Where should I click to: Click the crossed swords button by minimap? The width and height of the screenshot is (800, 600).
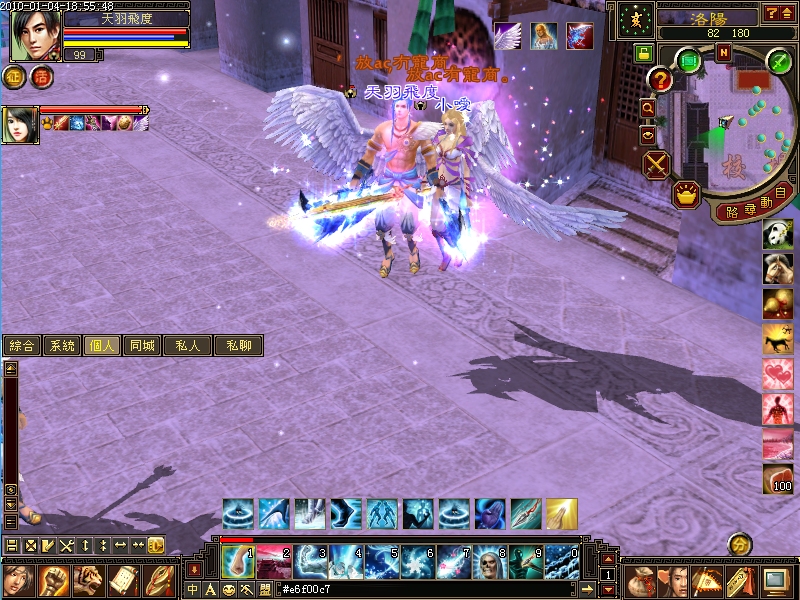[x=656, y=164]
